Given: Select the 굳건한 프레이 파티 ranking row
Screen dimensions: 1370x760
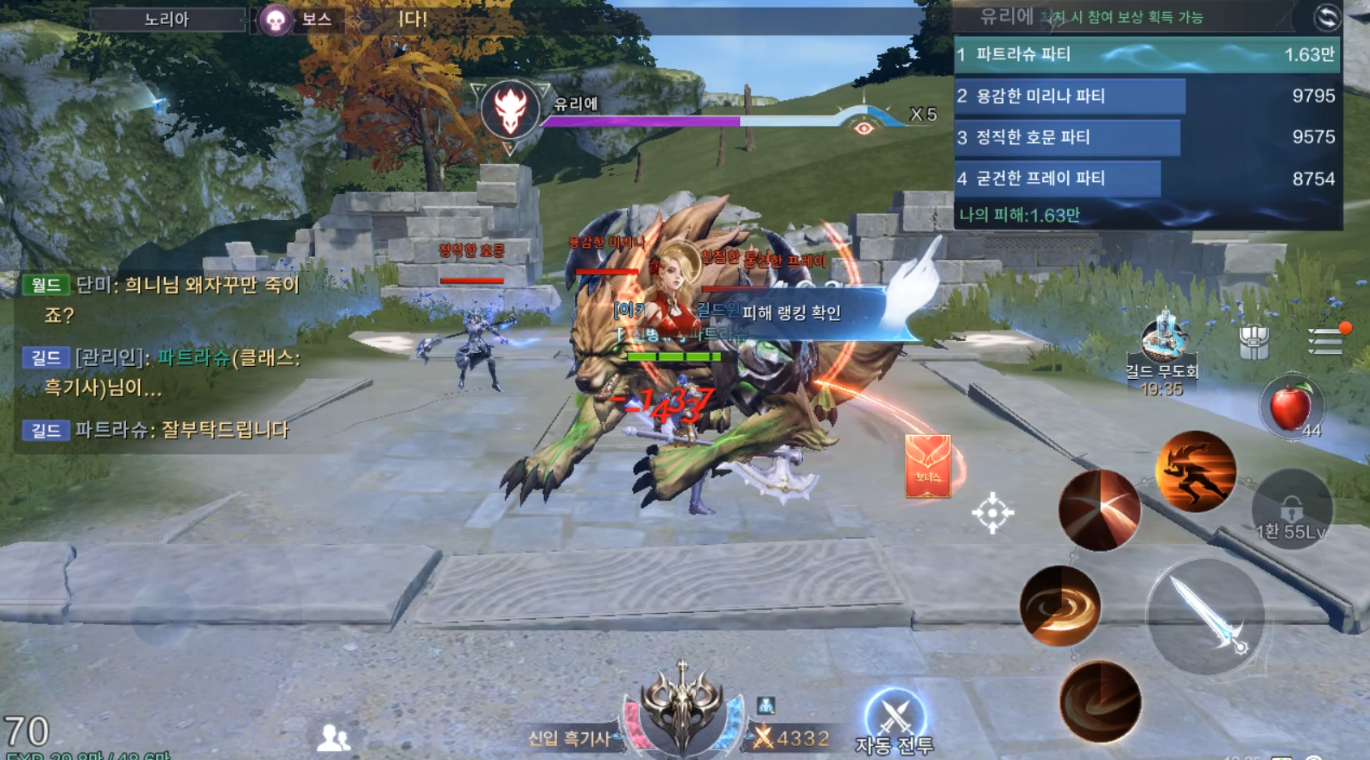Looking at the screenshot, I should point(1147,178).
